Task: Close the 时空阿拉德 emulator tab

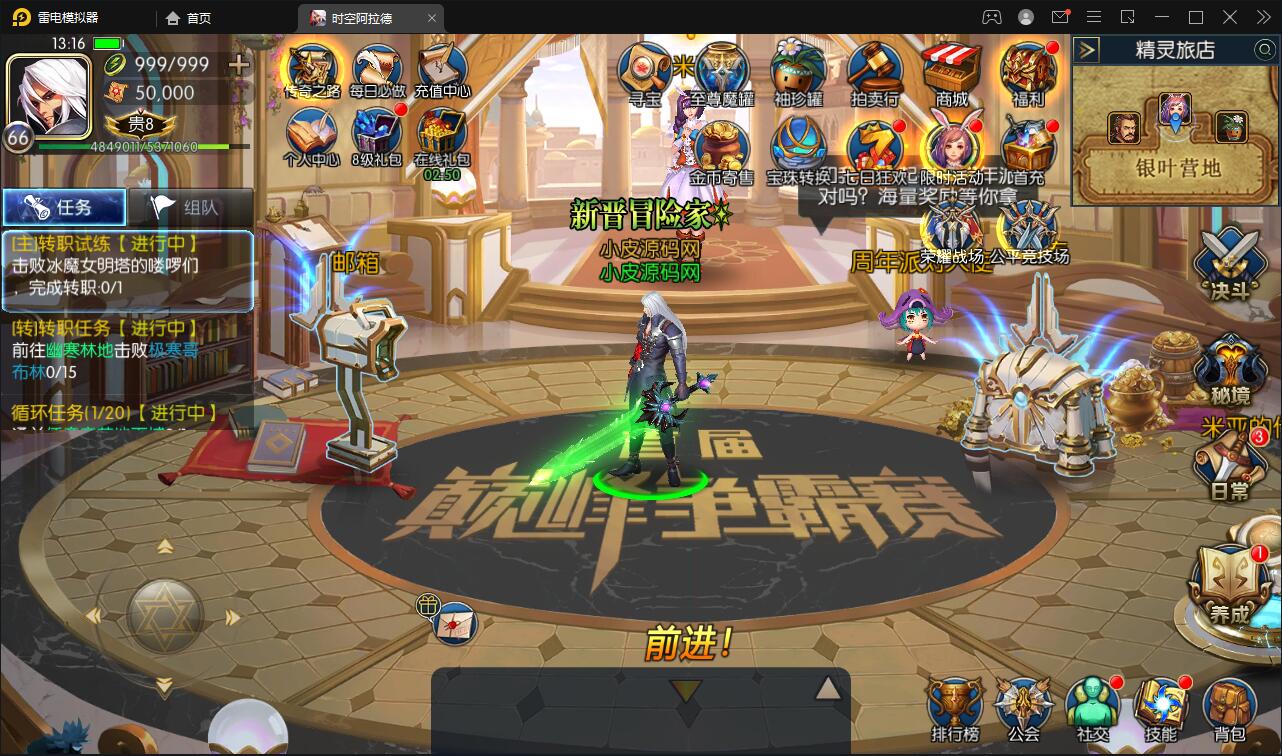Action: 432,18
